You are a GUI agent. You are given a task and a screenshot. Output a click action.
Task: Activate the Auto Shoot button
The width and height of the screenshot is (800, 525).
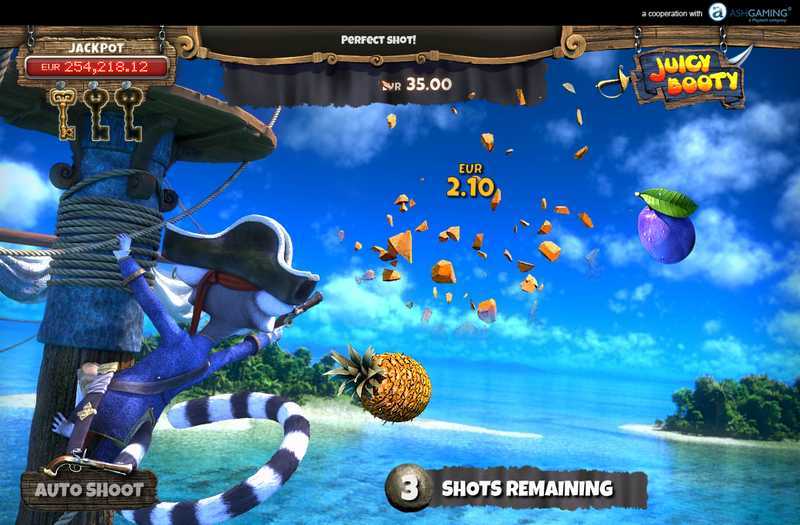[89, 490]
